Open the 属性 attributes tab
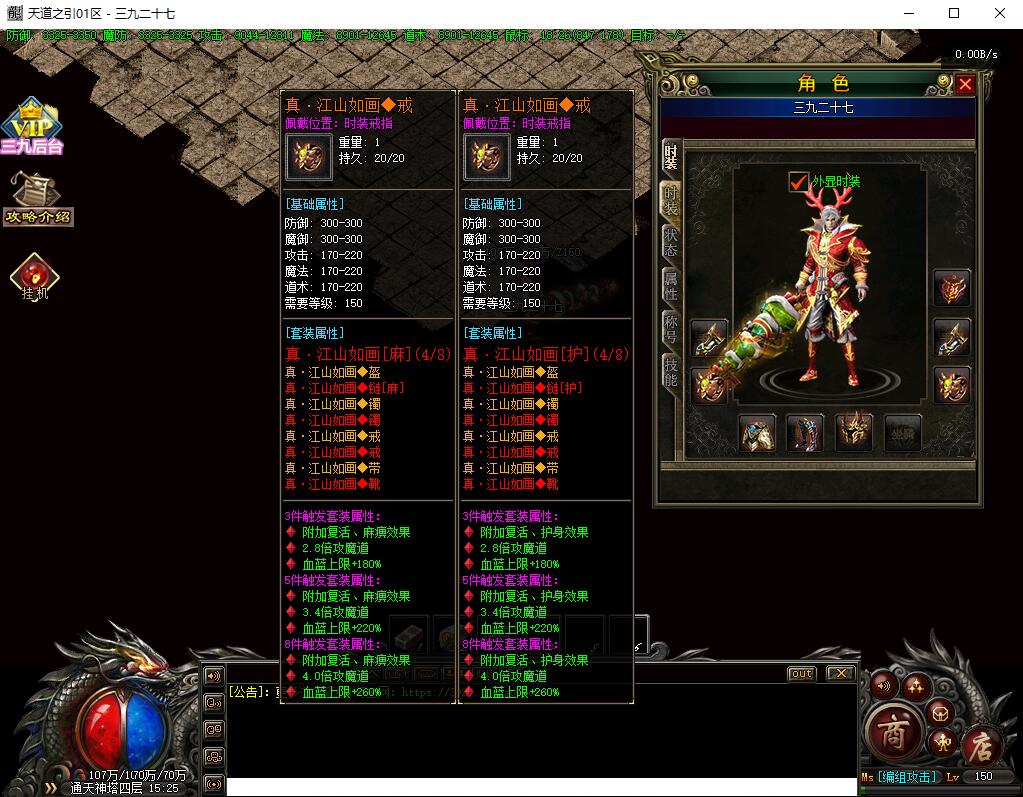 pyautogui.click(x=670, y=286)
